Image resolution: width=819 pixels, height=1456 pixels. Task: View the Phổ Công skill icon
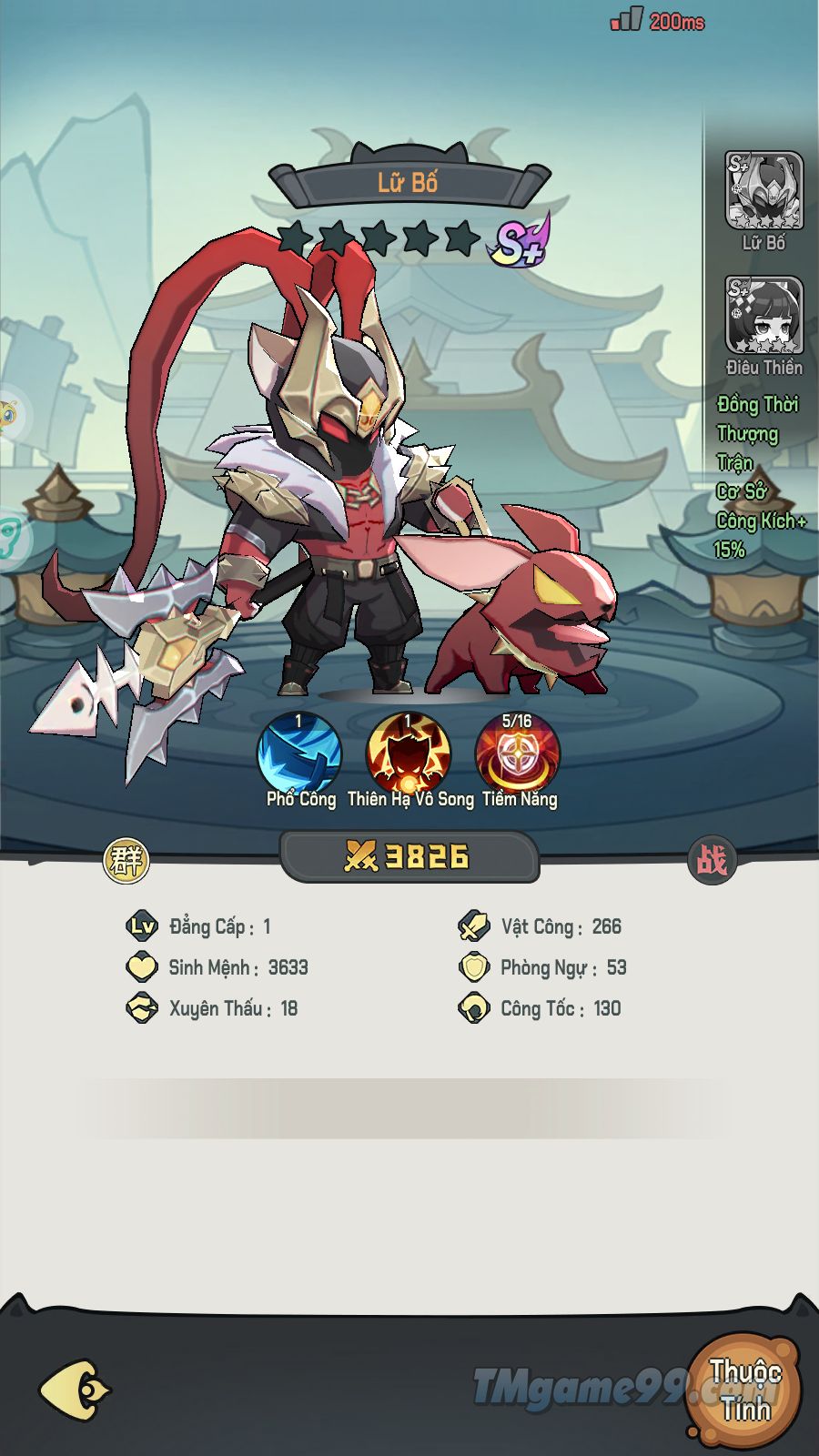tap(300, 753)
